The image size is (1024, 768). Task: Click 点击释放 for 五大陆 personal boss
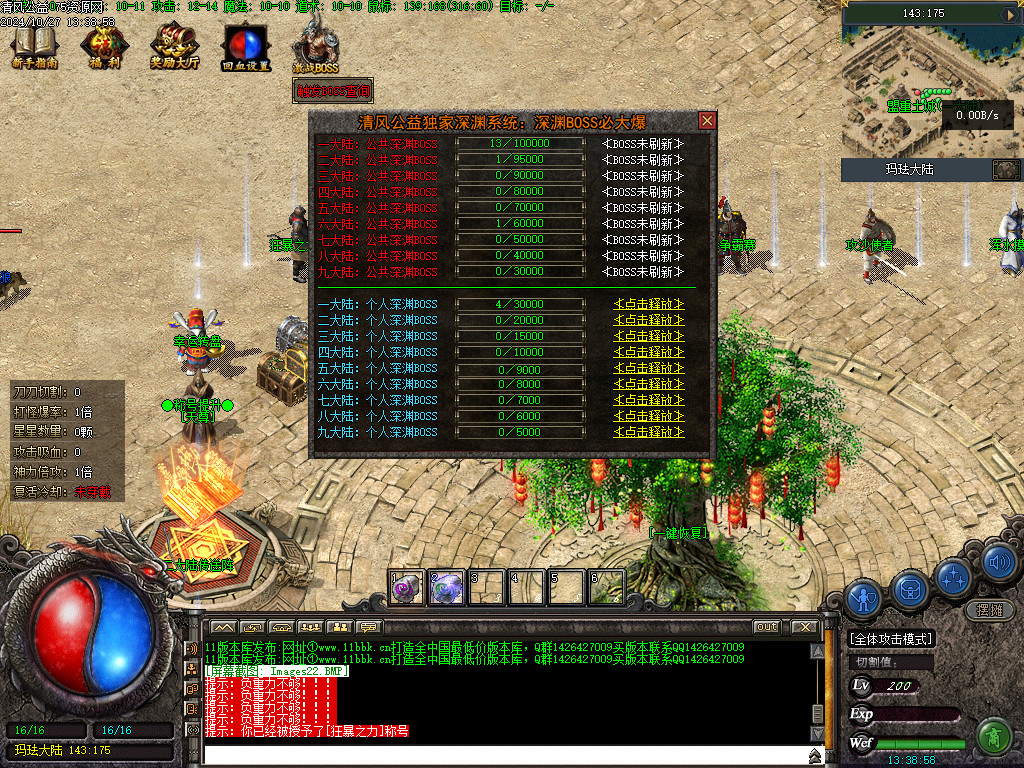click(x=649, y=368)
